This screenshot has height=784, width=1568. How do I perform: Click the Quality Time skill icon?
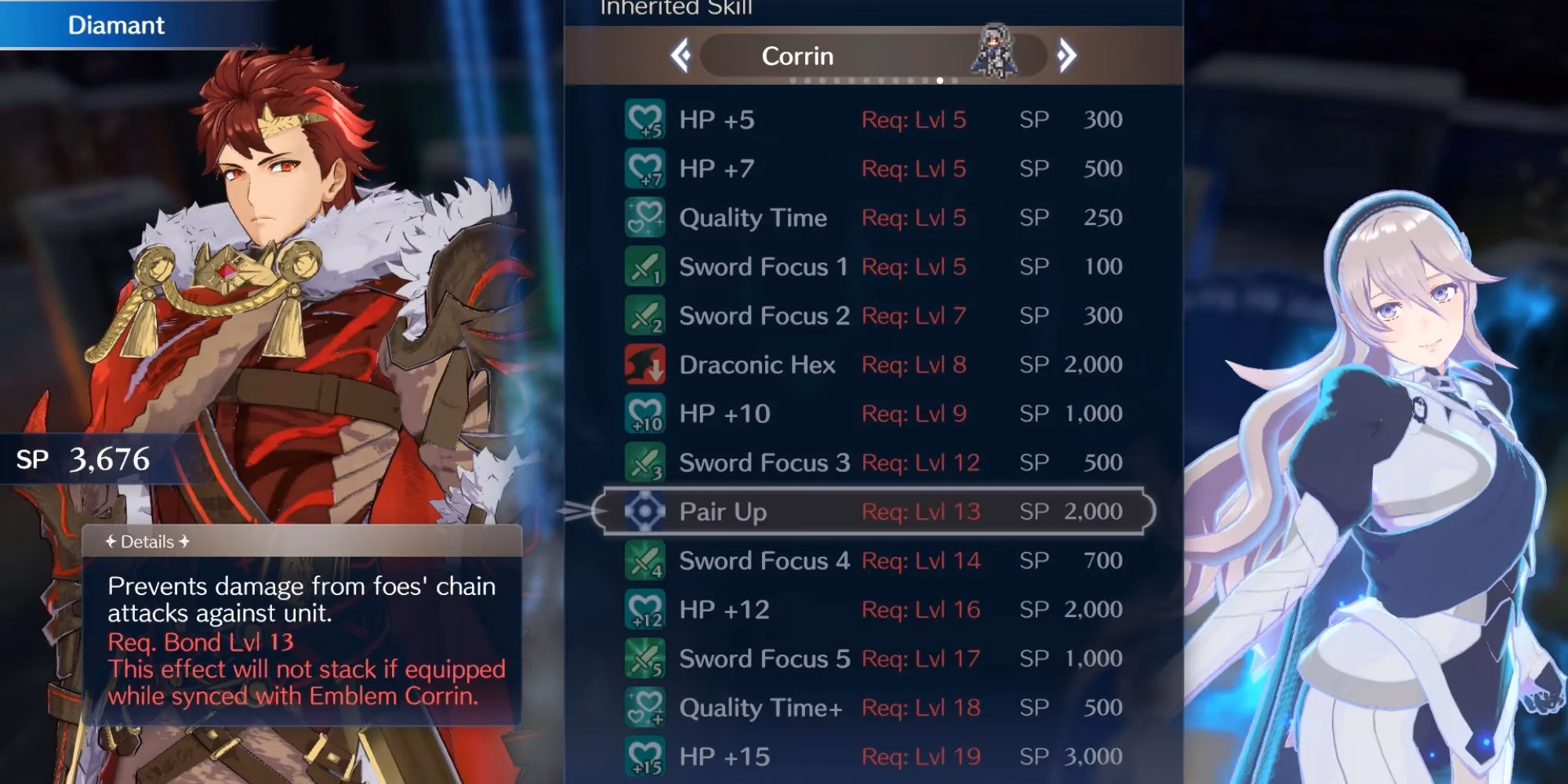(x=644, y=217)
